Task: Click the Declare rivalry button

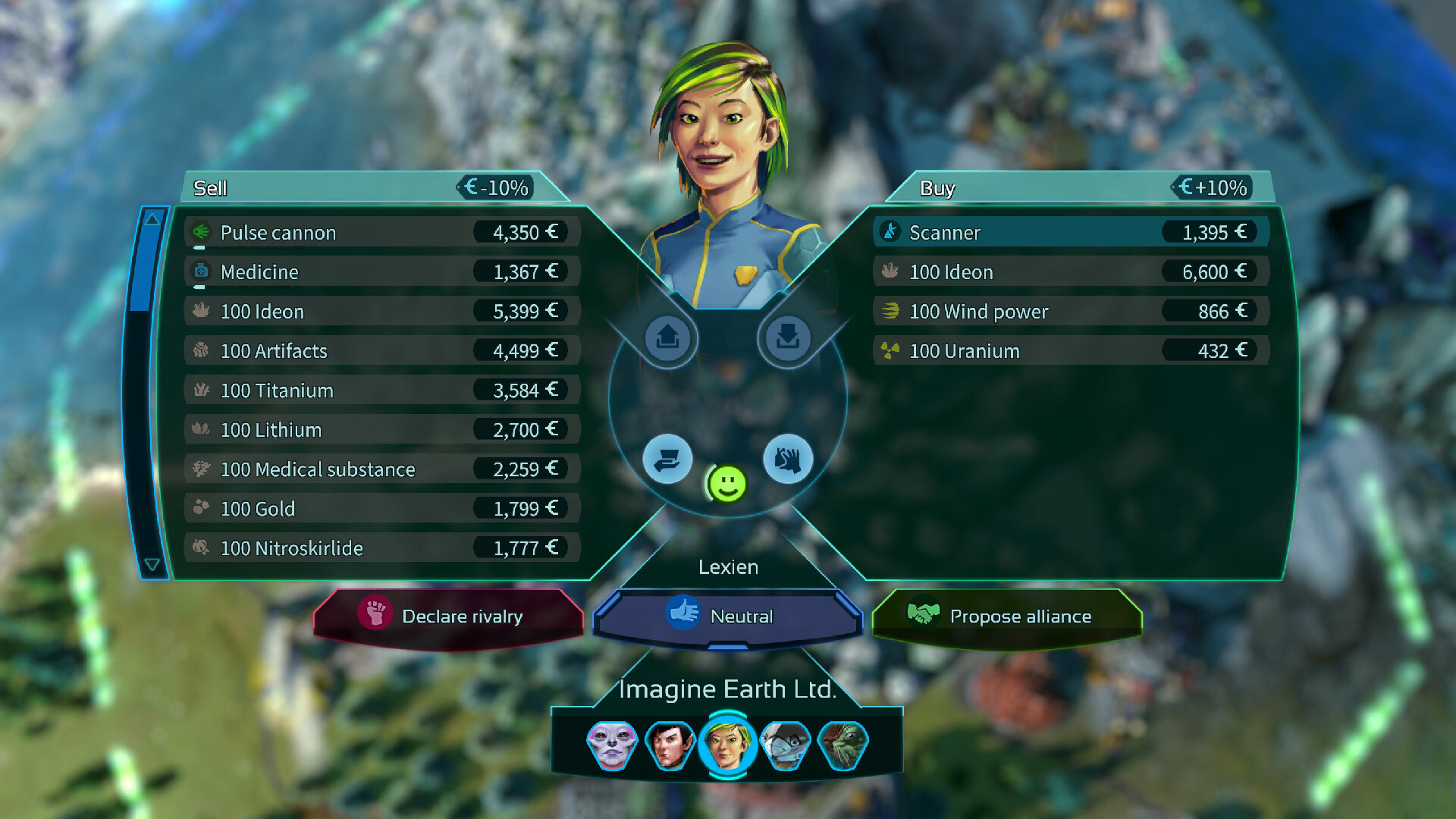Action: [448, 616]
